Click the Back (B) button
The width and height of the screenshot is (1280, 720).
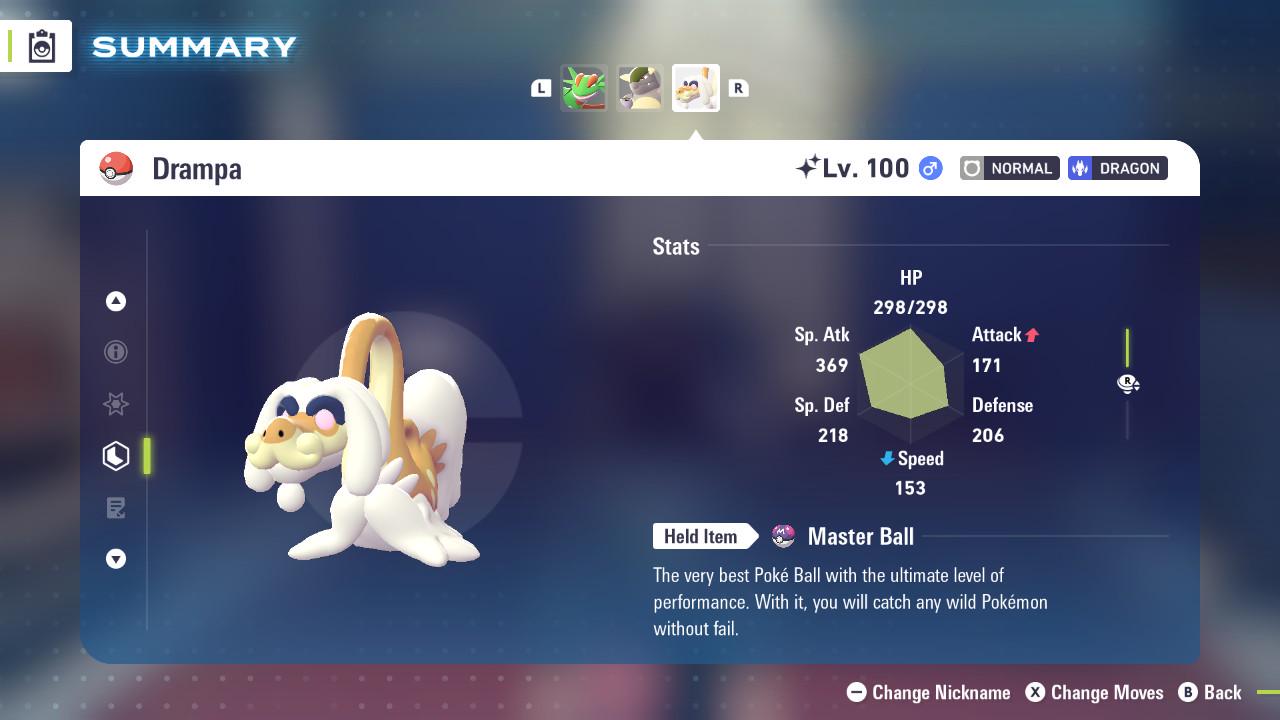(x=1211, y=692)
